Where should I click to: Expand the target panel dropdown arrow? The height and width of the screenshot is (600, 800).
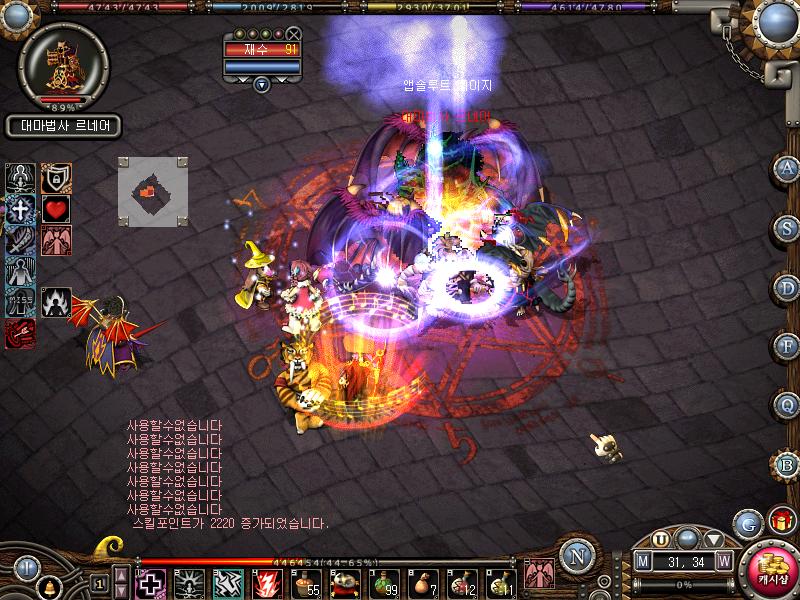pos(262,84)
